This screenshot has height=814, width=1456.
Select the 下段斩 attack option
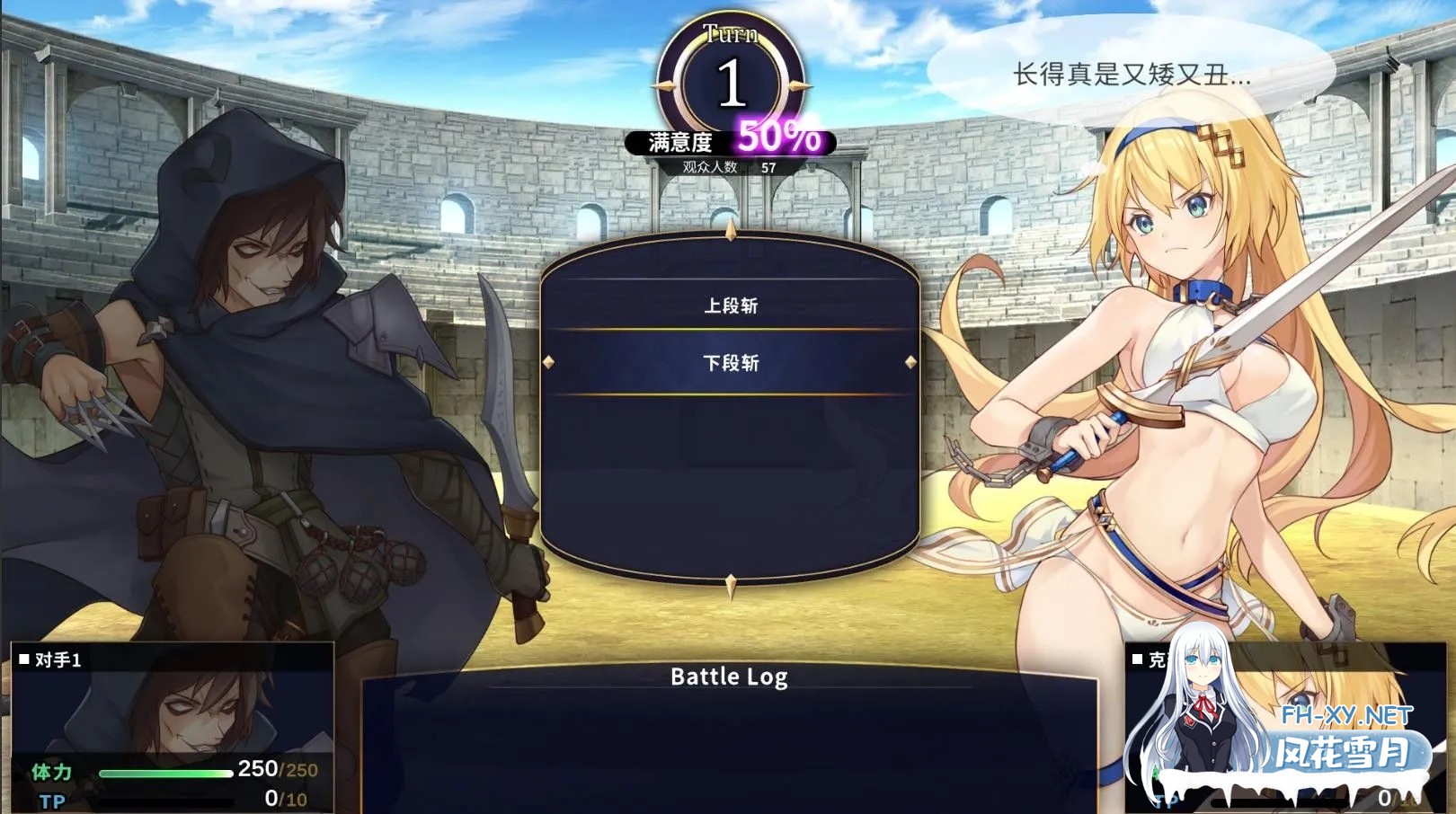coord(730,363)
